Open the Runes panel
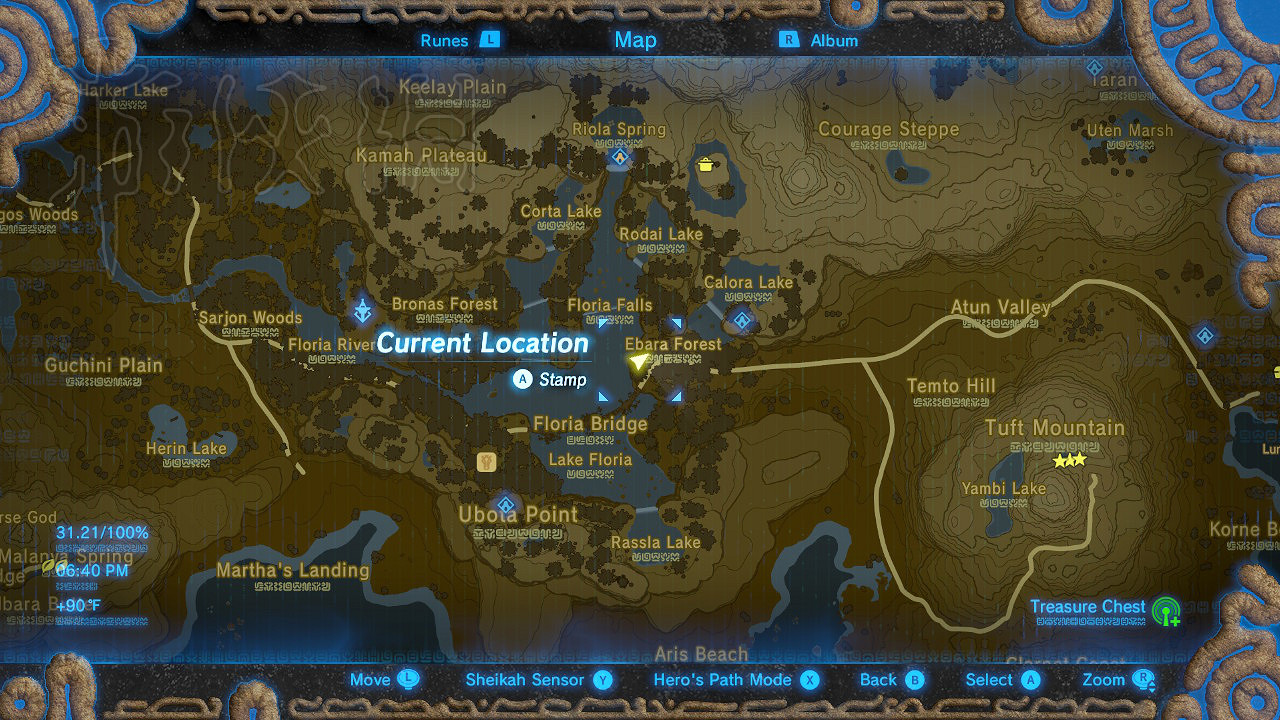The height and width of the screenshot is (720, 1280). (x=445, y=40)
